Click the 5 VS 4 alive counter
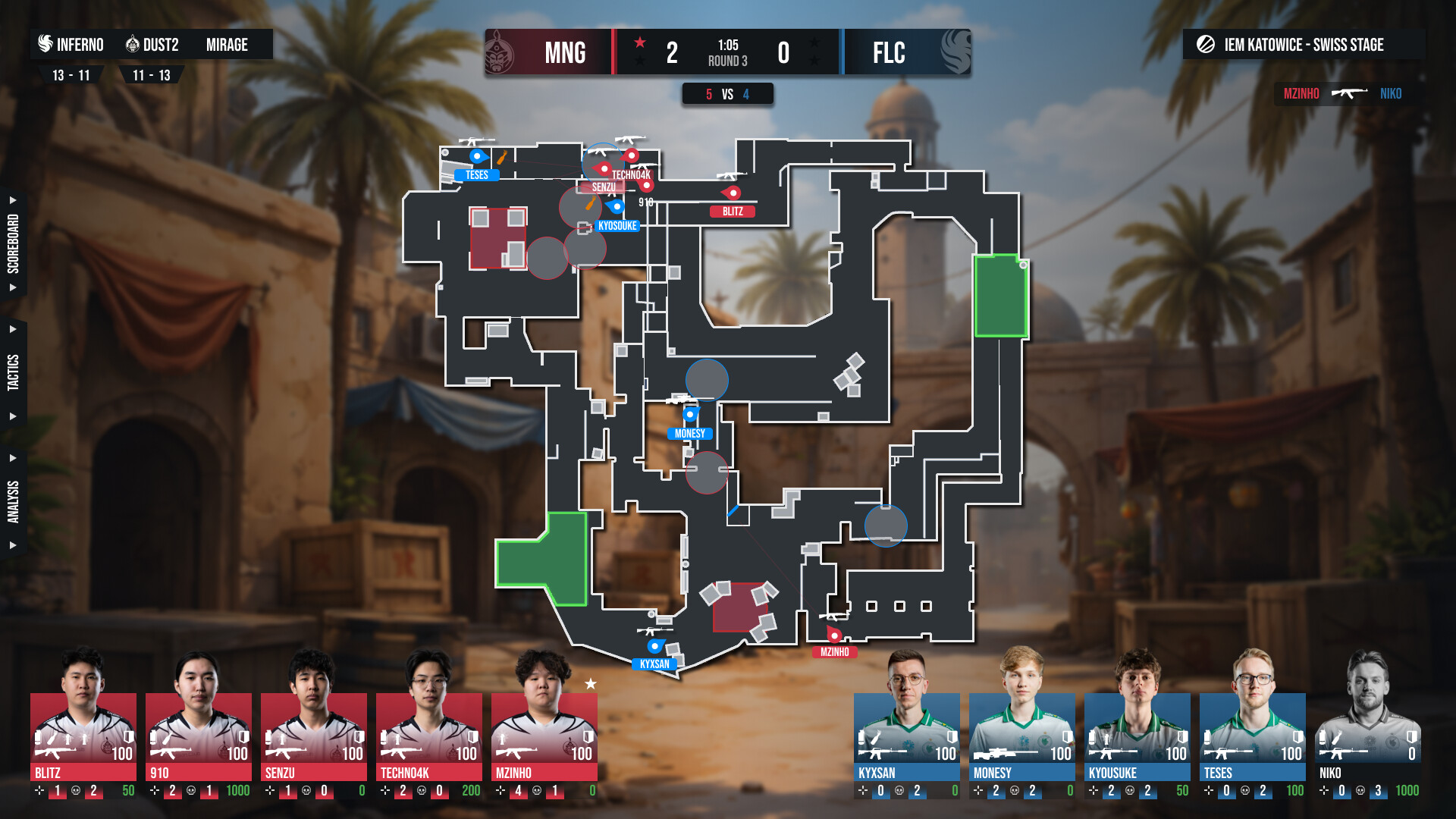Image resolution: width=1456 pixels, height=819 pixels. 728,94
